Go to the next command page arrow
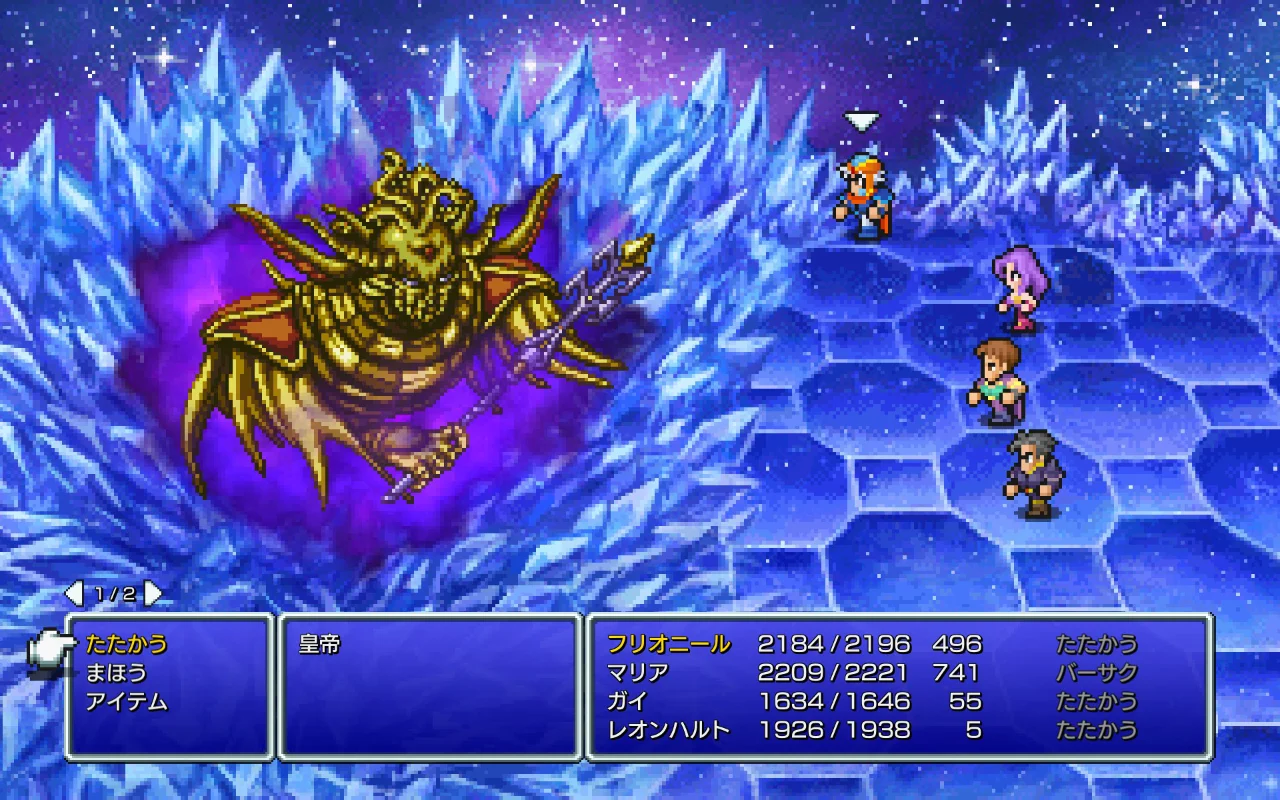This screenshot has width=1280, height=800. point(153,594)
